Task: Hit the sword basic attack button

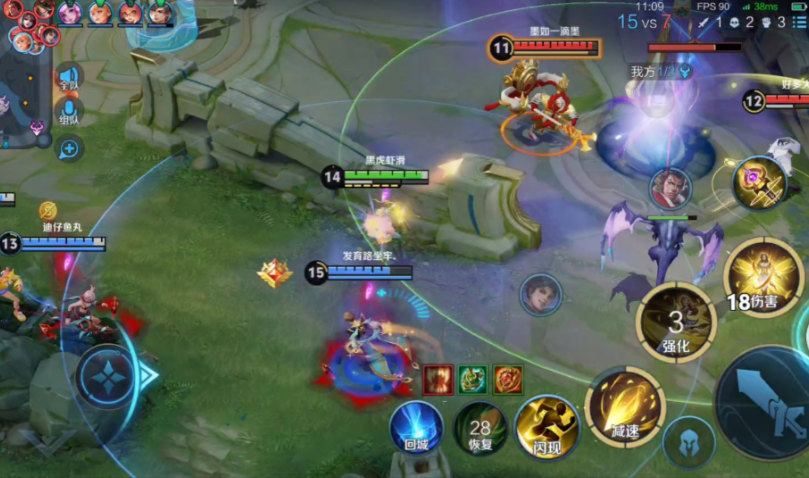Action: [765, 402]
